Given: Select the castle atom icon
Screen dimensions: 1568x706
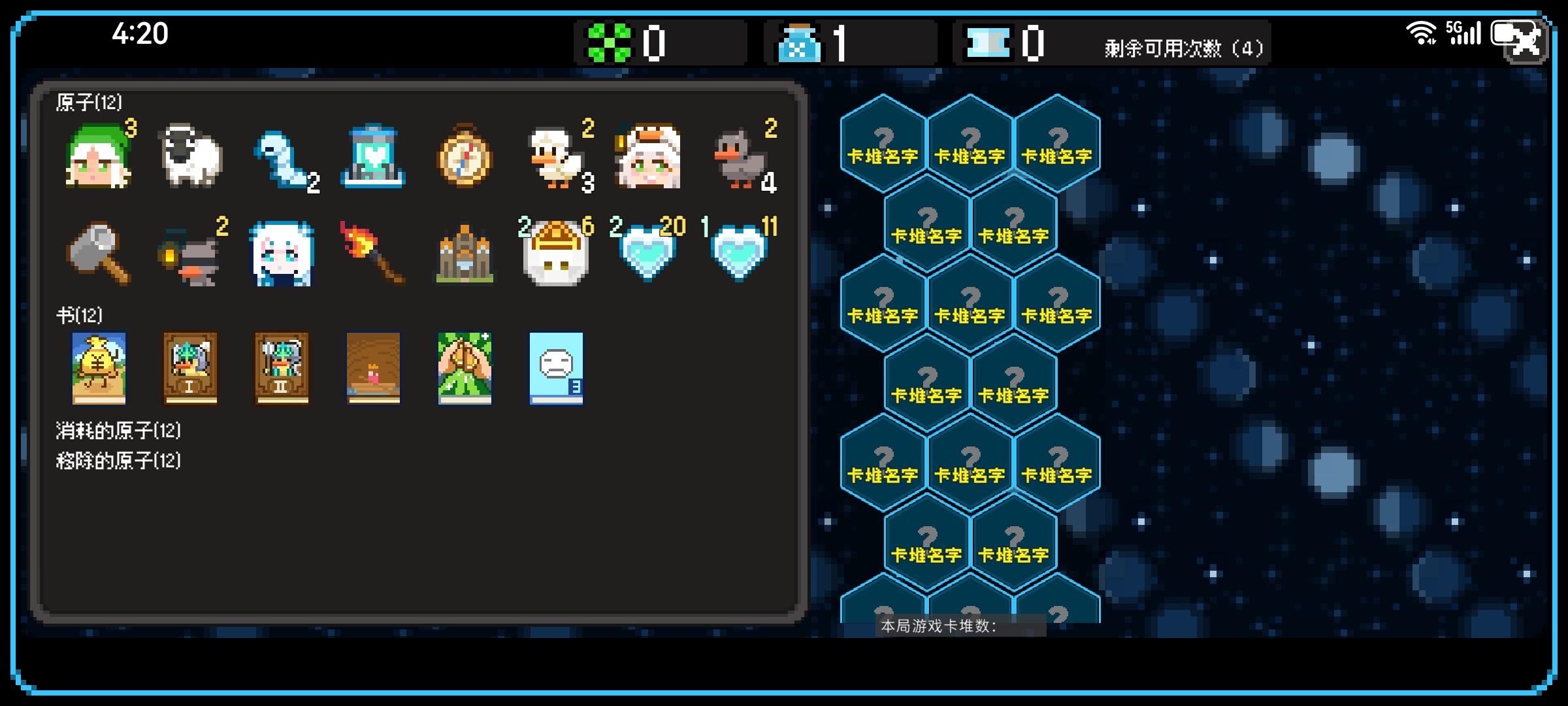Looking at the screenshot, I should pyautogui.click(x=465, y=255).
